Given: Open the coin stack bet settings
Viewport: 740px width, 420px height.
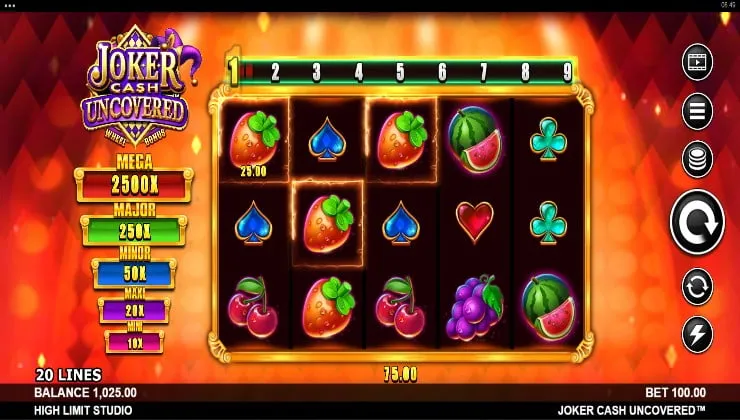Looking at the screenshot, I should [x=697, y=159].
